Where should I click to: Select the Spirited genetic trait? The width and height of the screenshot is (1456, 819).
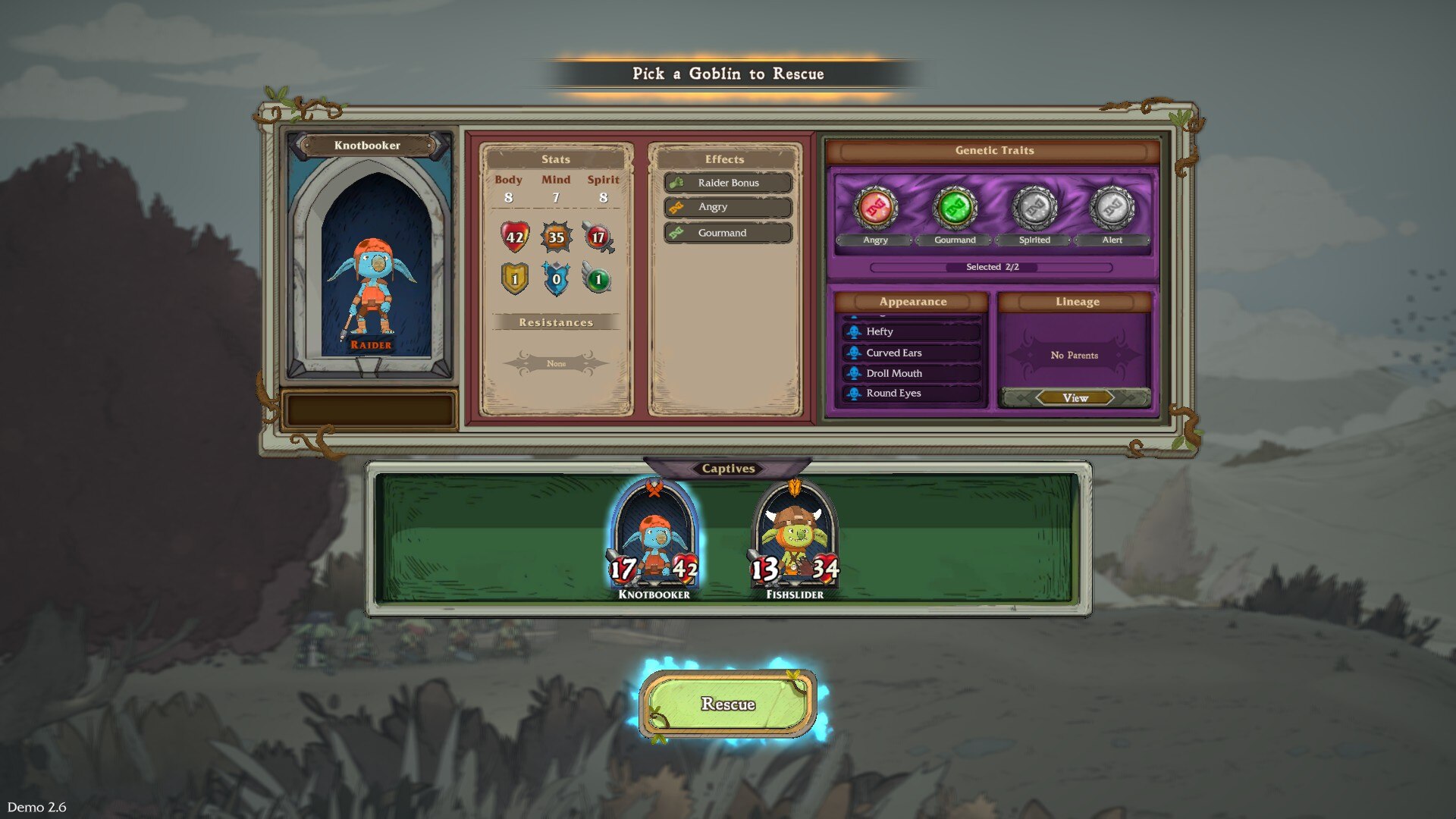pos(1034,208)
